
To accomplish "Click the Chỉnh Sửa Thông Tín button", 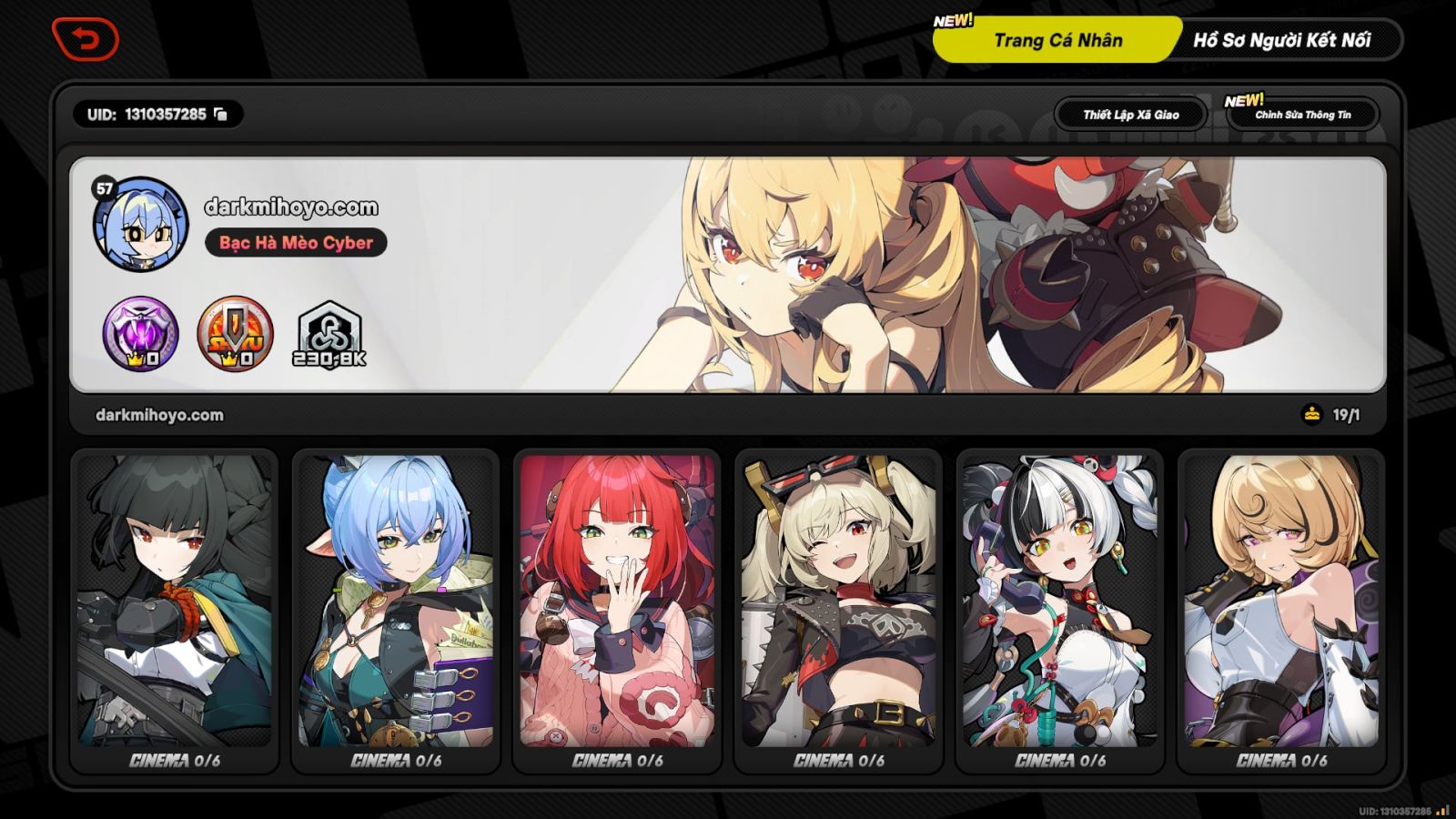I will click(1305, 115).
